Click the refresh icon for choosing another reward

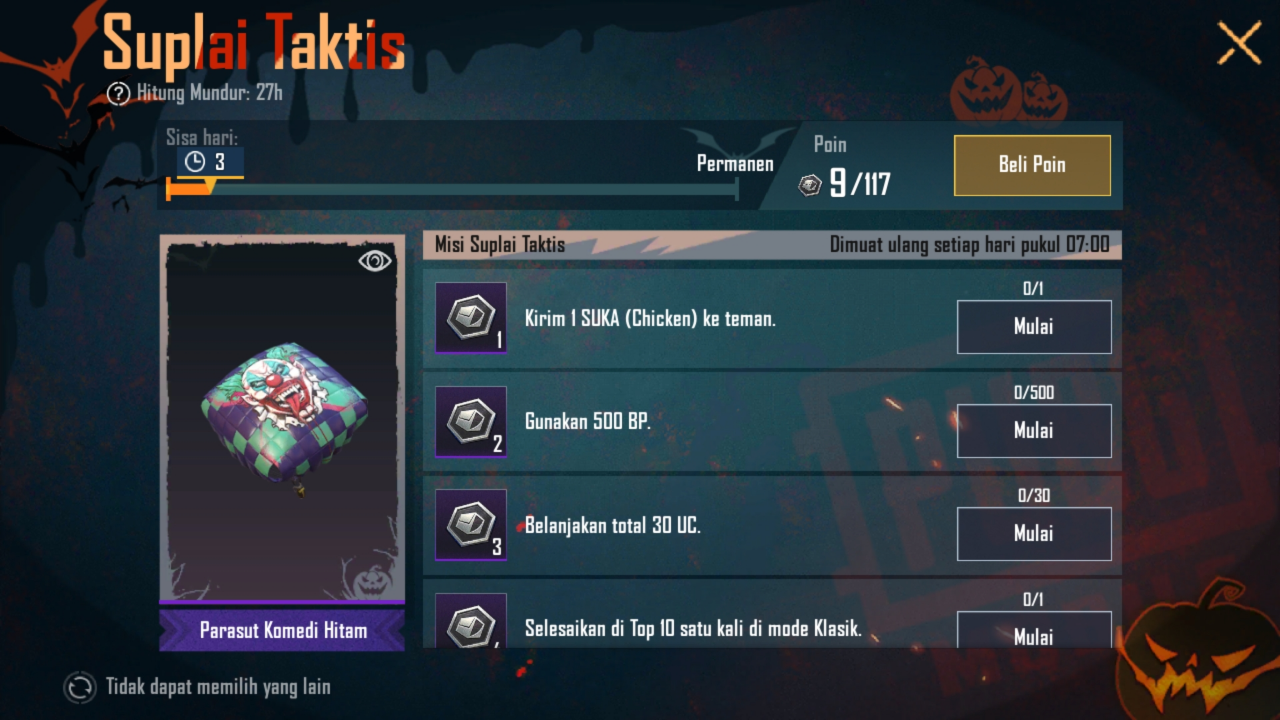(79, 687)
